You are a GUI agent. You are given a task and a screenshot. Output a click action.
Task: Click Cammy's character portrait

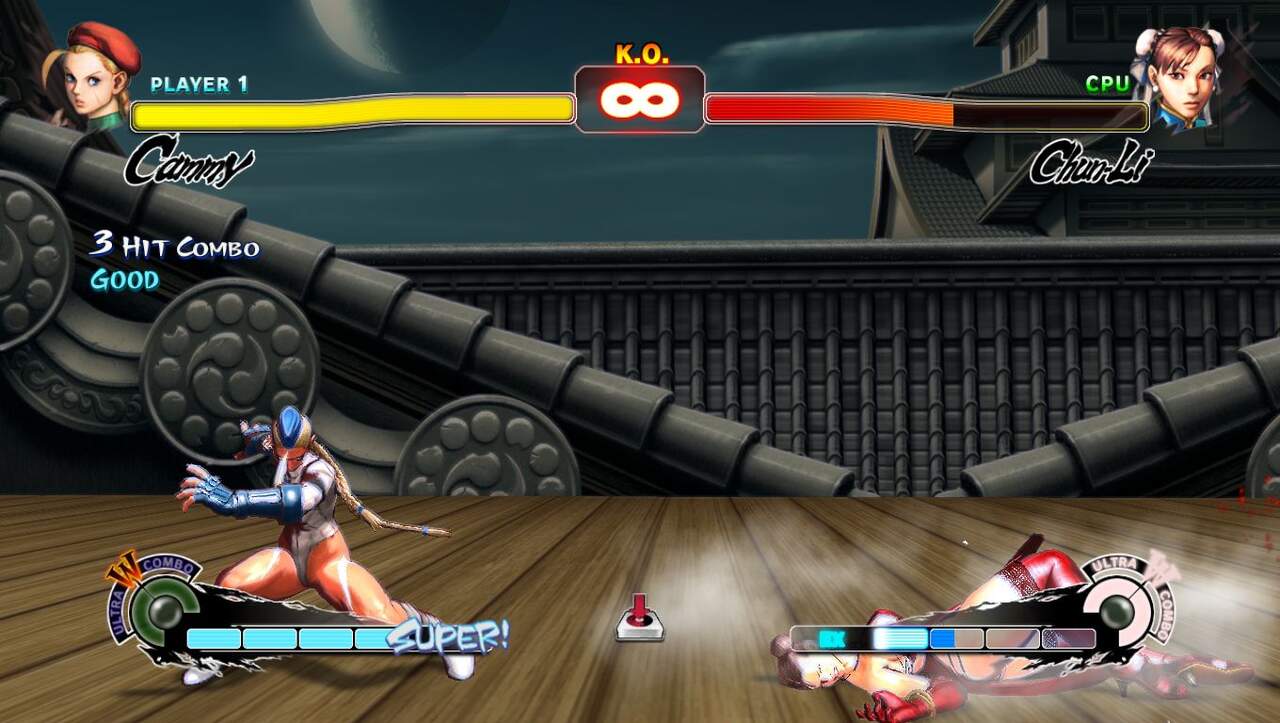[x=97, y=75]
